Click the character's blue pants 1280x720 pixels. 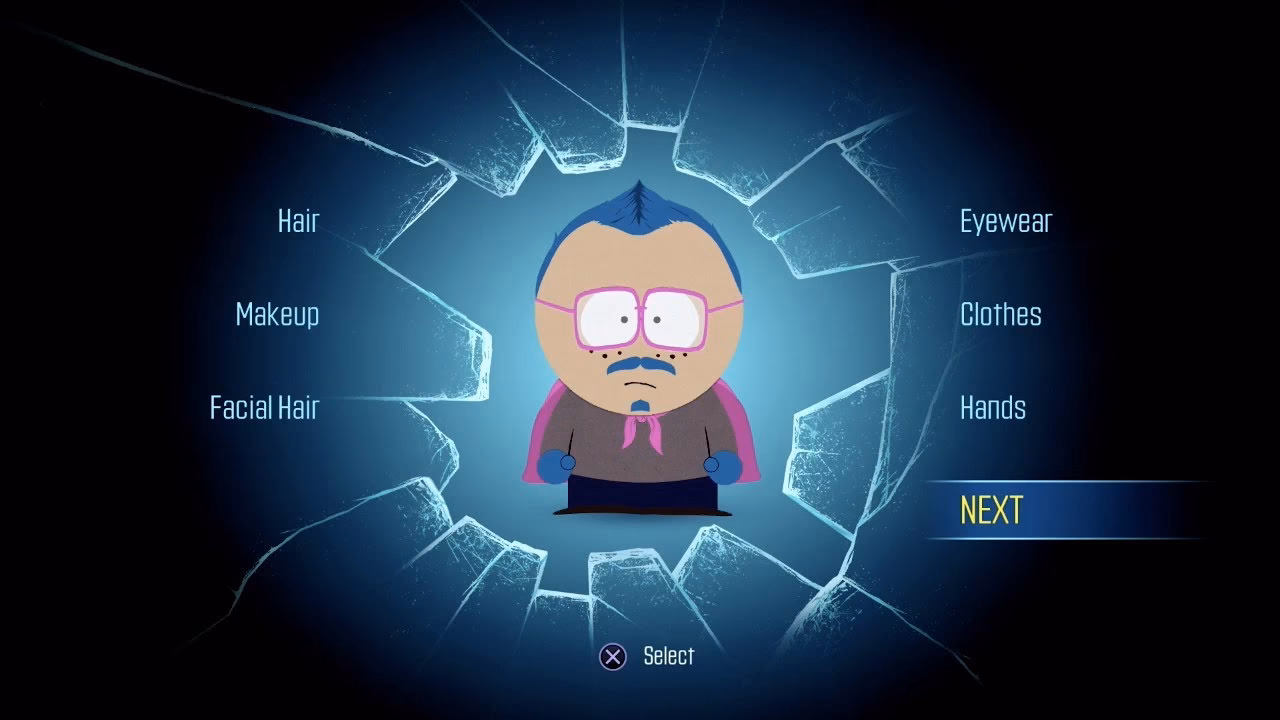coord(640,495)
